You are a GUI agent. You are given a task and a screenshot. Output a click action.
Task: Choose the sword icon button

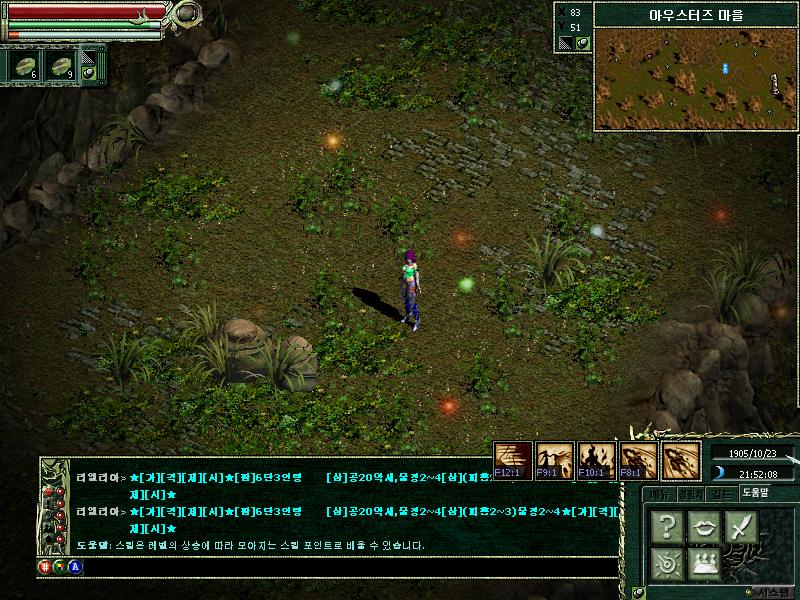tap(741, 526)
